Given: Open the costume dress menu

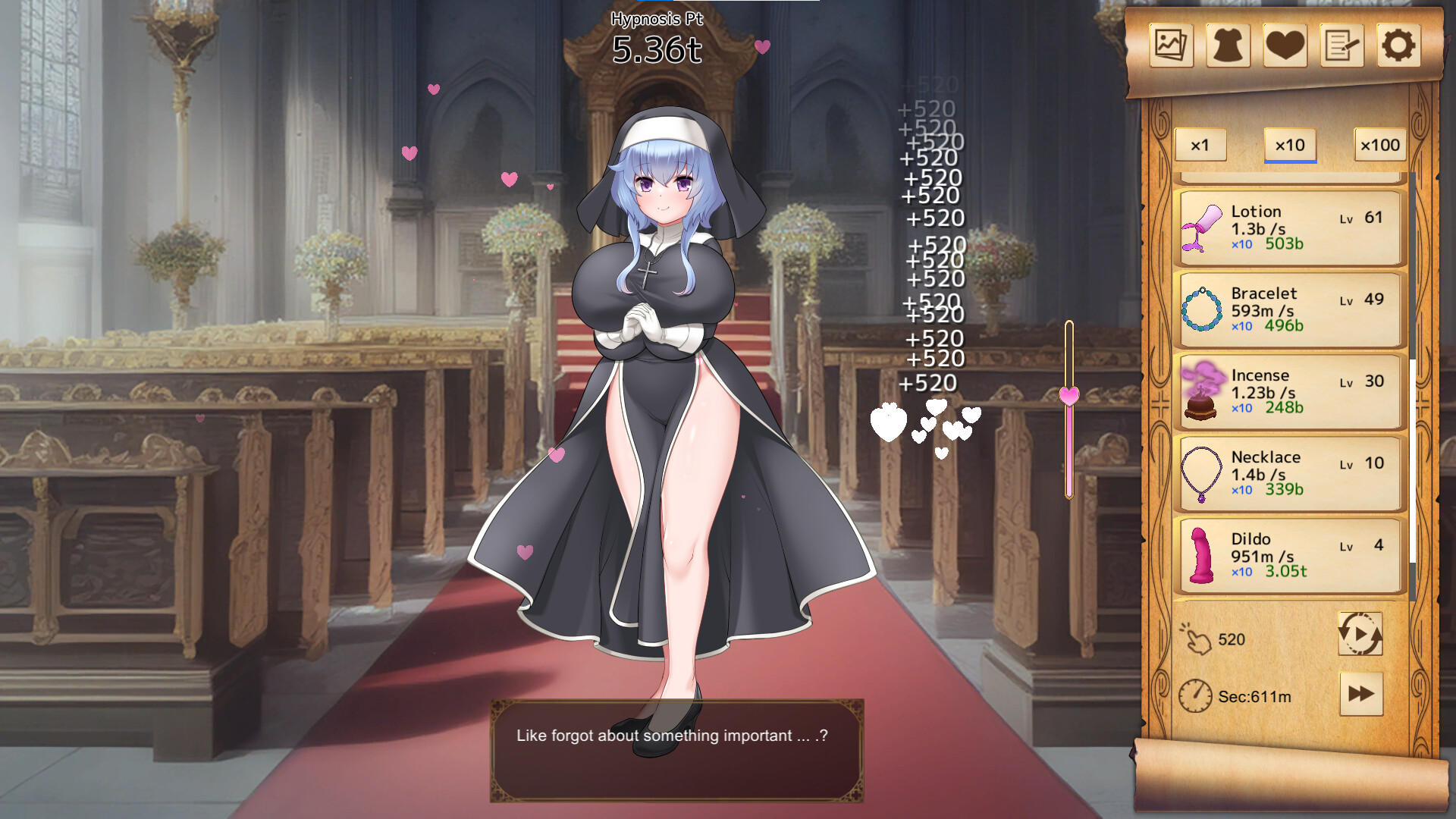Looking at the screenshot, I should pos(1228,45).
